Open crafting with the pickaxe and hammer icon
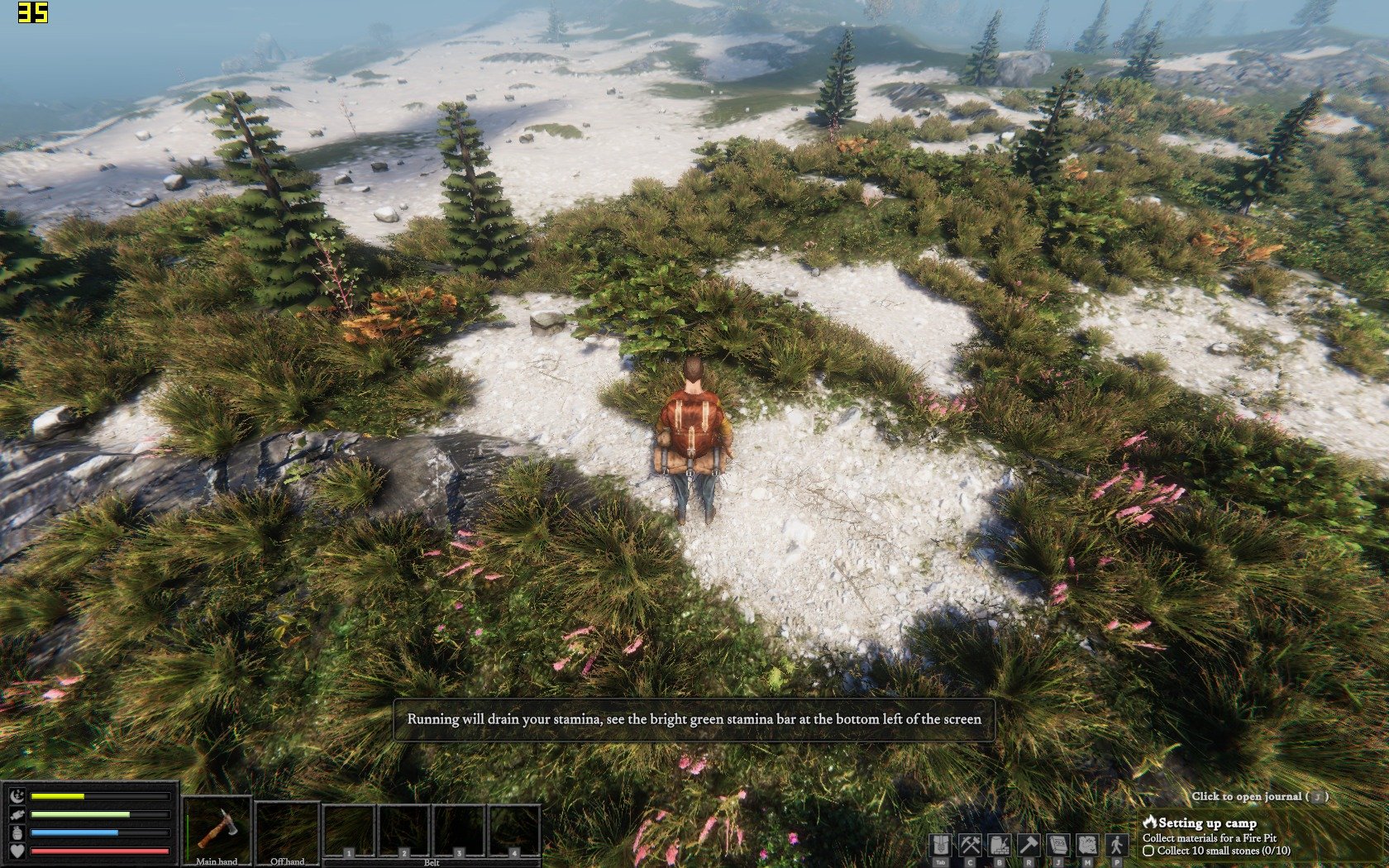 tap(970, 845)
